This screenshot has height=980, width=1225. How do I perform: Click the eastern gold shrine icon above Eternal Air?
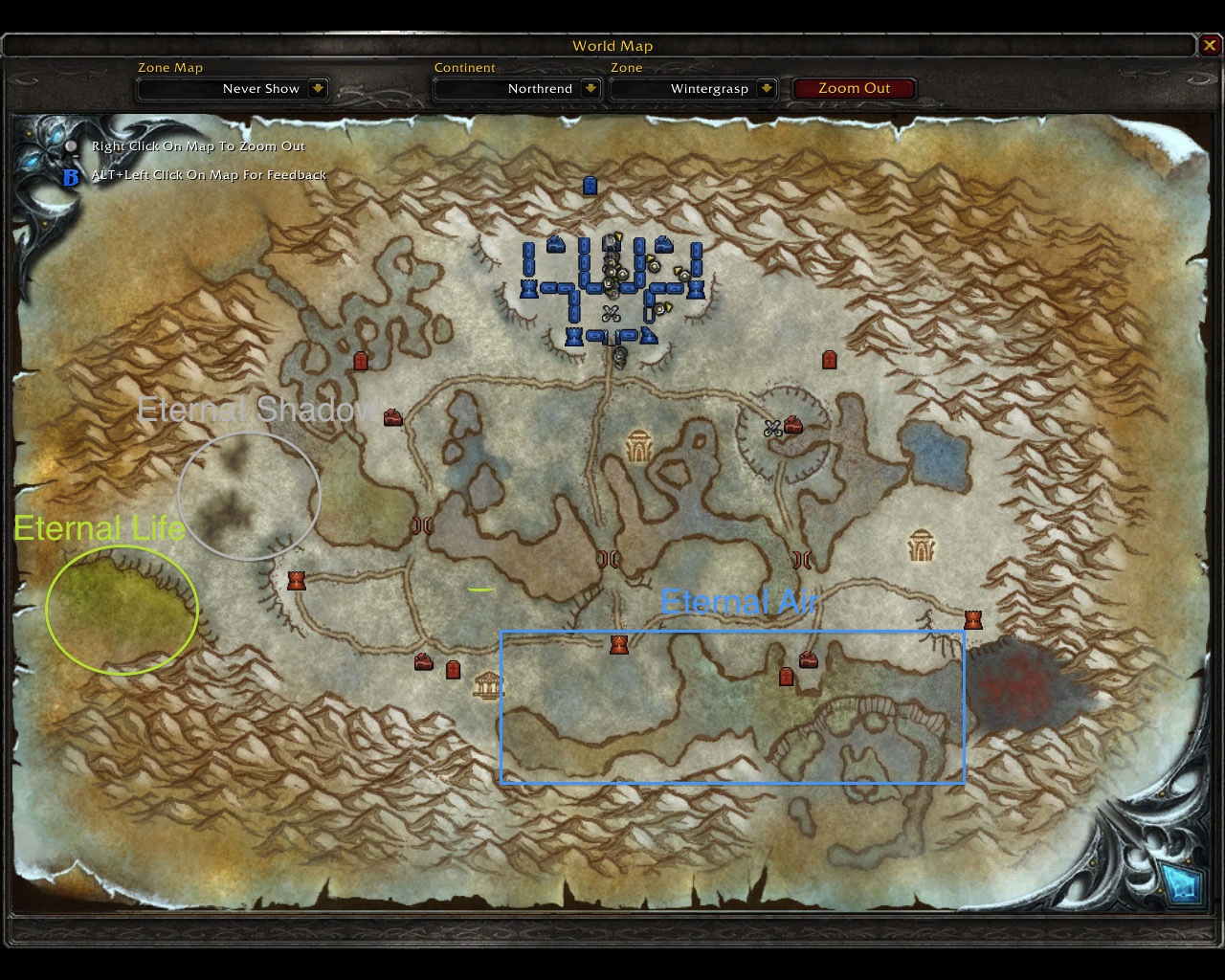pos(922,544)
